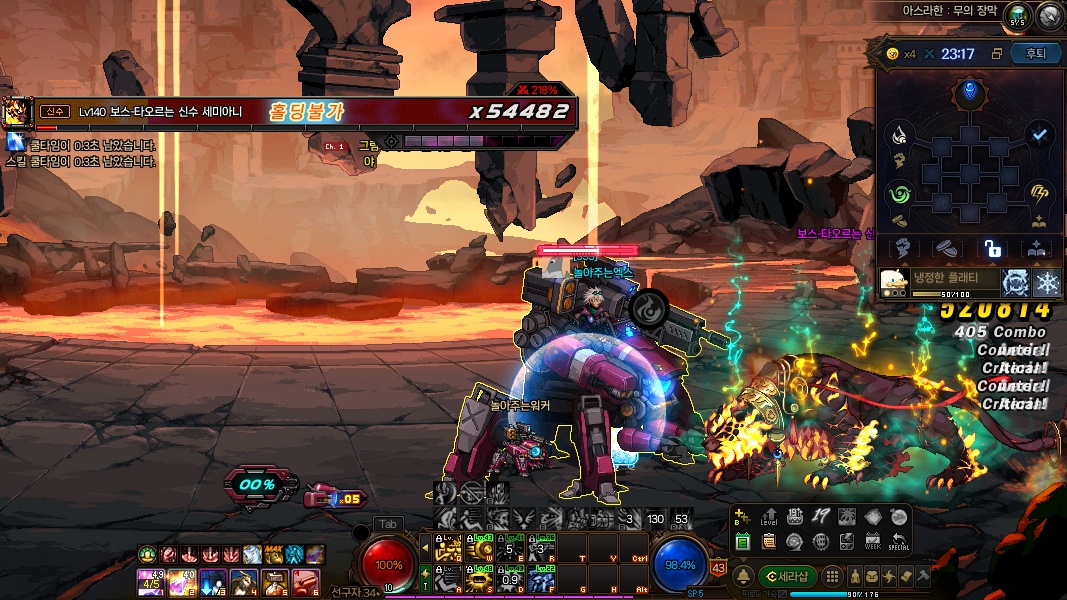Click the Tab skill-swap button
1067x600 pixels.
(x=389, y=523)
